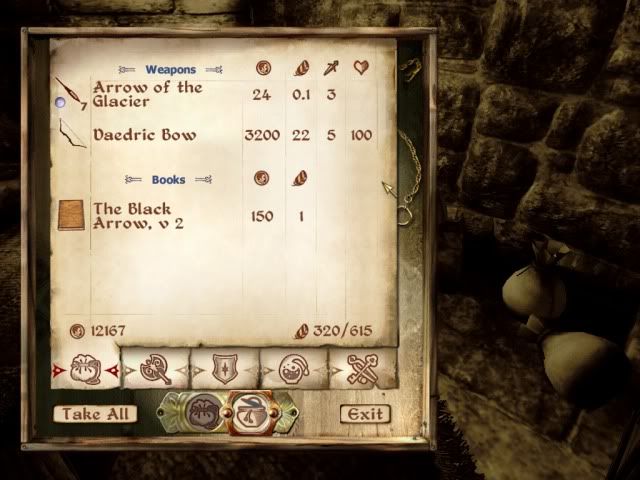
Task: Open the miscellaneous keys tab
Action: [360, 371]
